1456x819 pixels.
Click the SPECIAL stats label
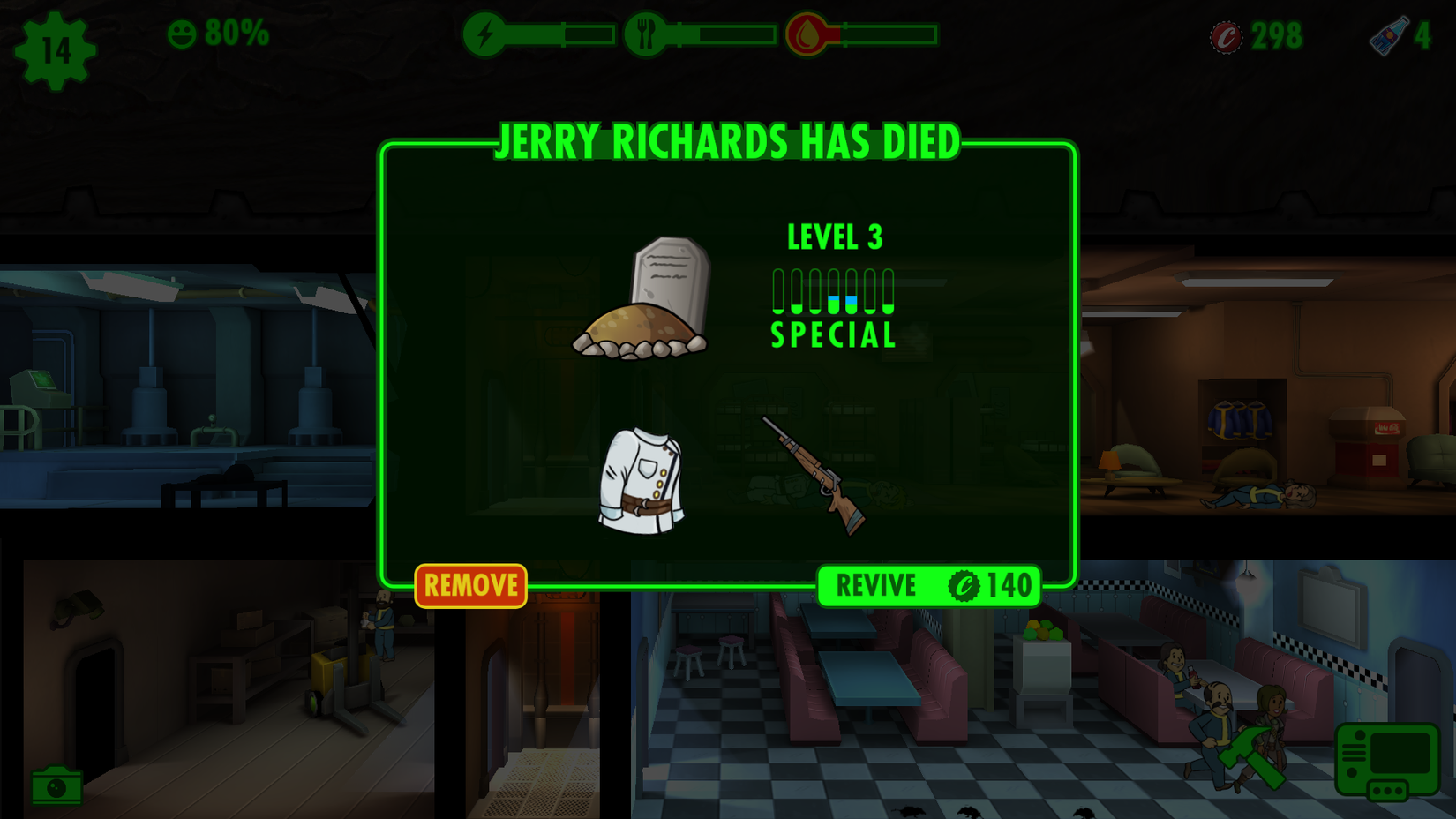point(832,335)
